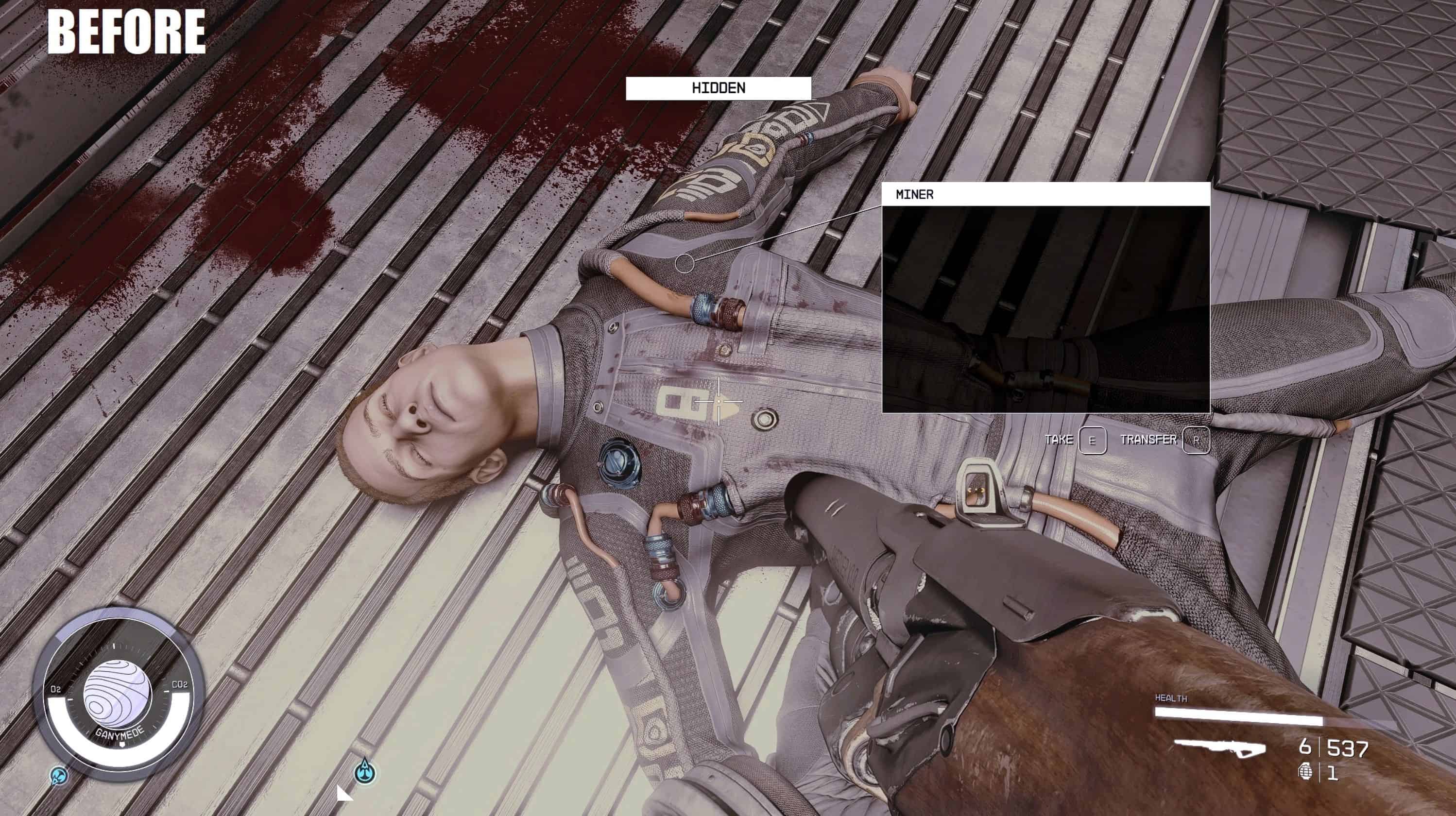Viewport: 1456px width, 816px height.
Task: Select the grenade icon
Action: 1305,772
